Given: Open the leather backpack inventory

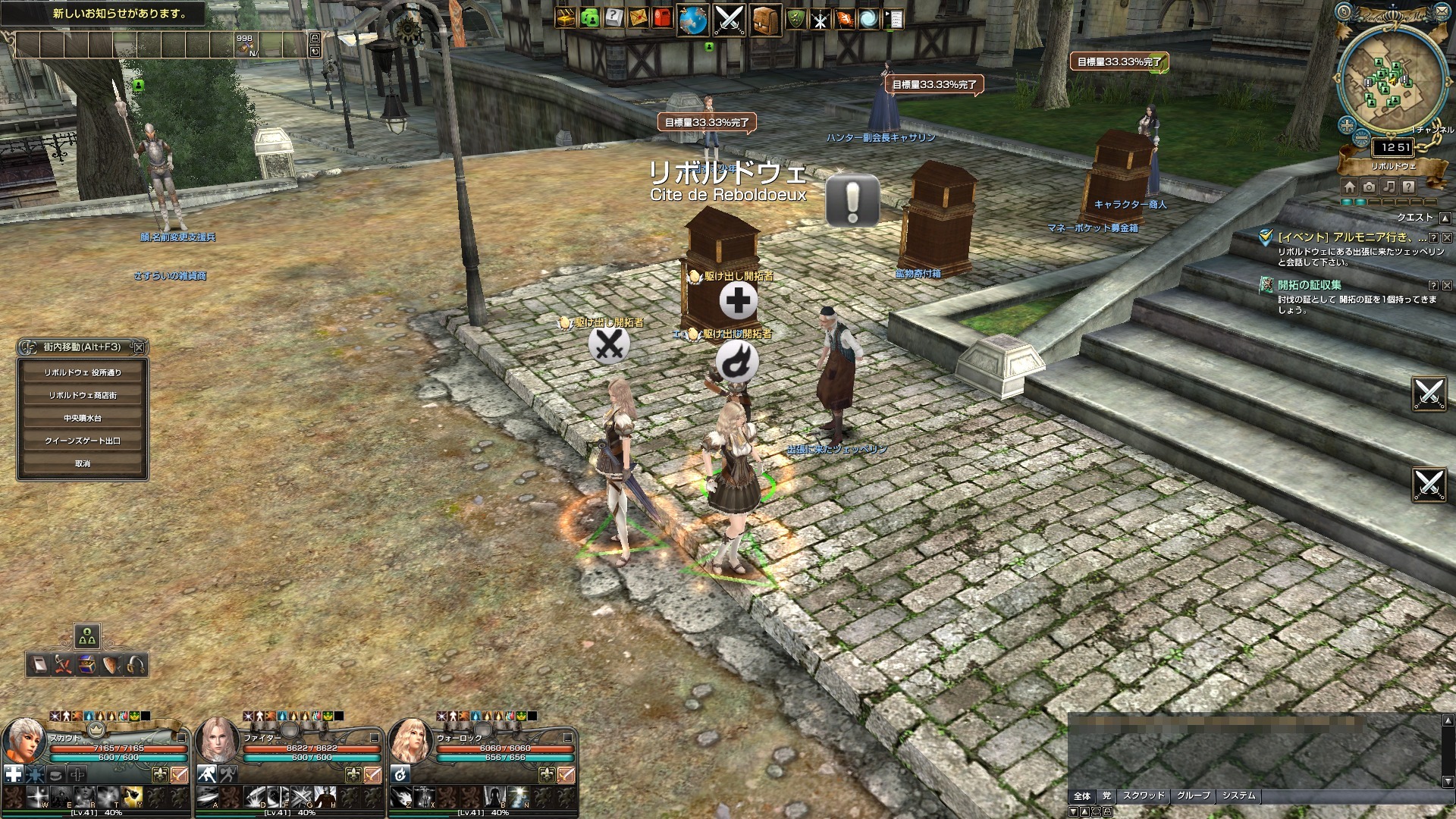Looking at the screenshot, I should point(765,20).
